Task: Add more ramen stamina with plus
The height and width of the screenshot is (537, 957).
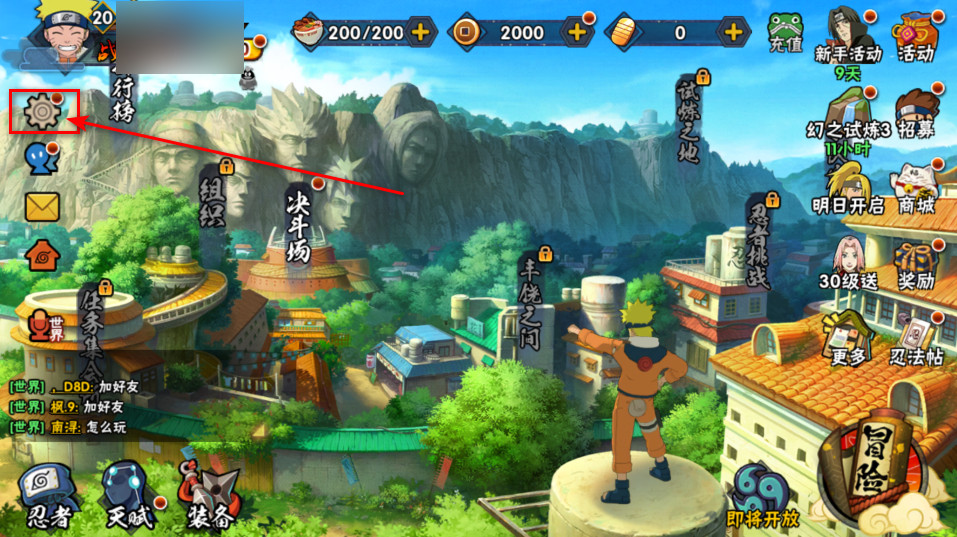Action: tap(421, 32)
